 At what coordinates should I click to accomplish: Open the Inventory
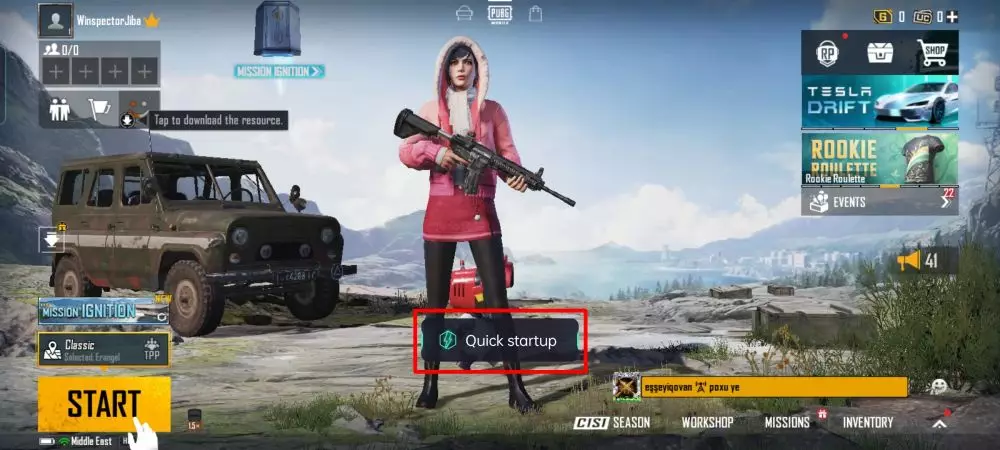[867, 422]
